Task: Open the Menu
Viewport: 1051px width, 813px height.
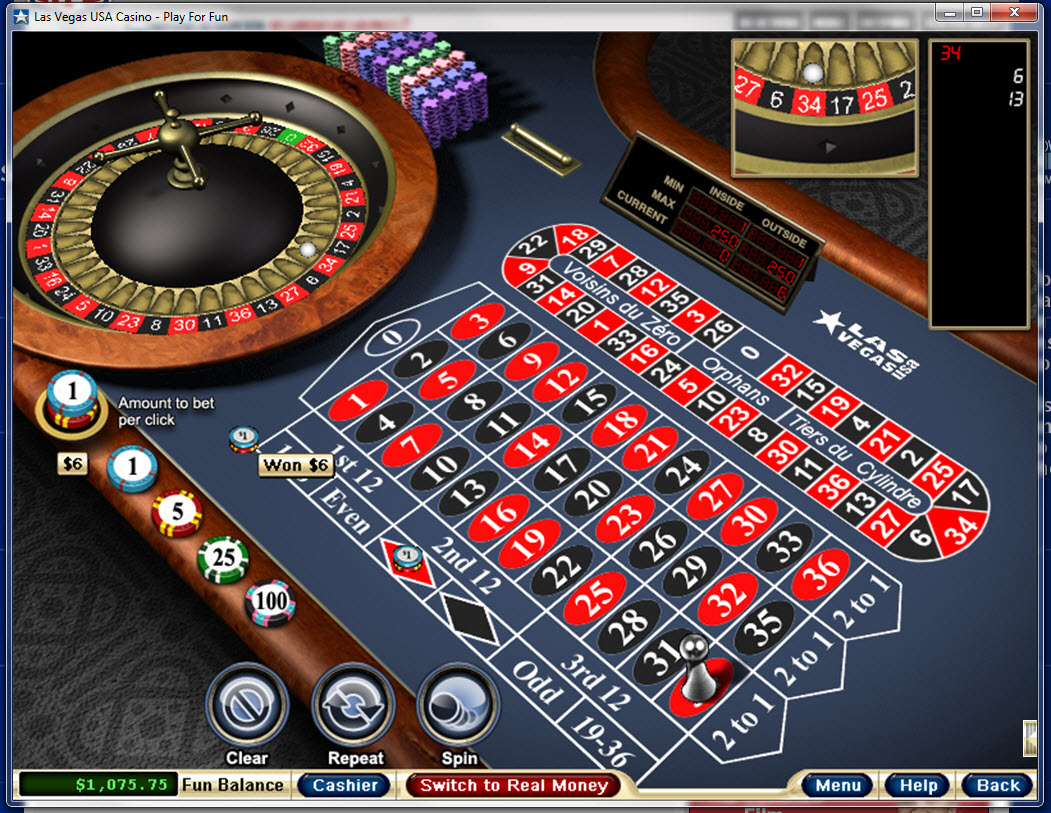Action: pyautogui.click(x=838, y=785)
